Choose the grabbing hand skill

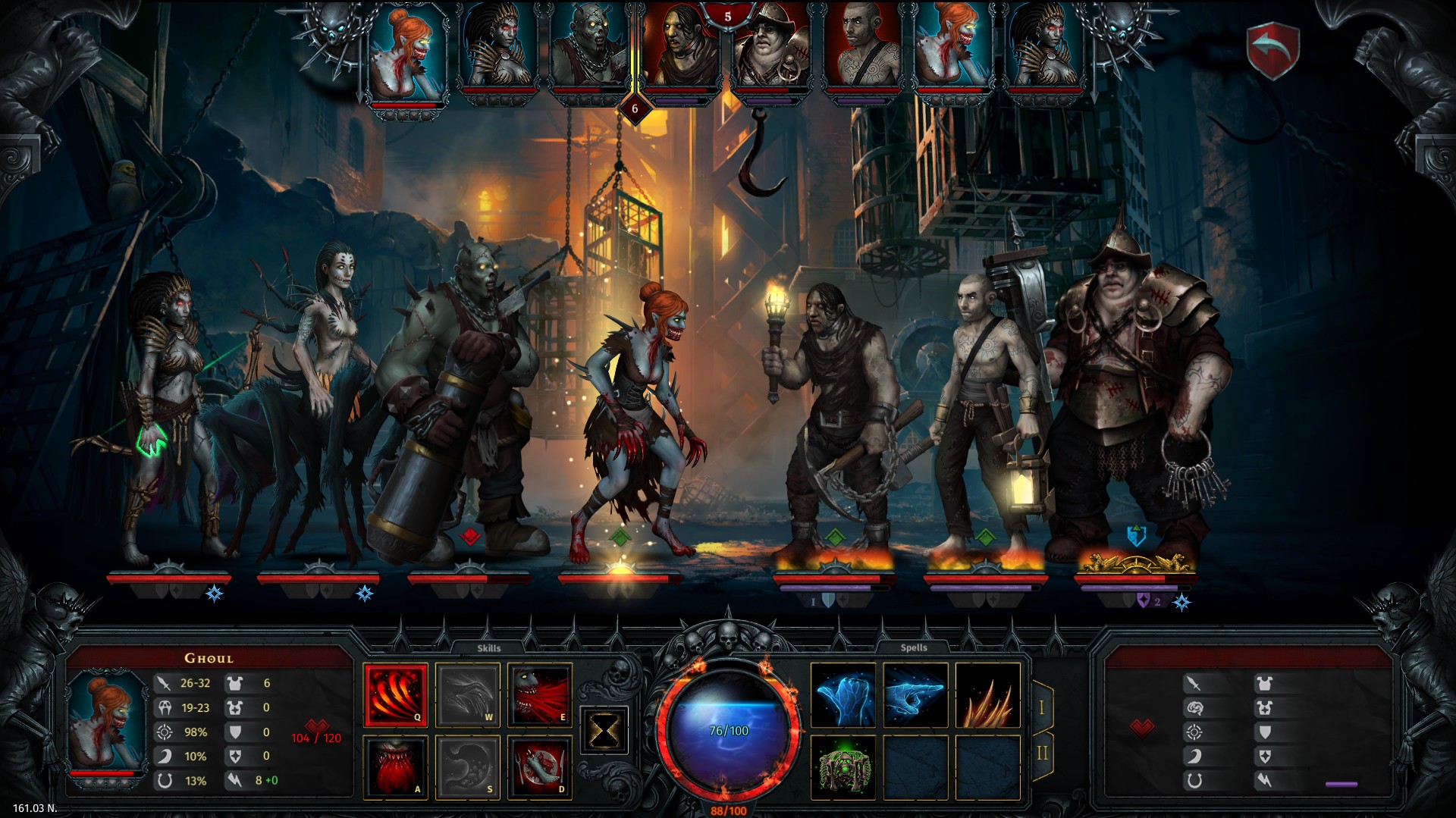[x=539, y=766]
